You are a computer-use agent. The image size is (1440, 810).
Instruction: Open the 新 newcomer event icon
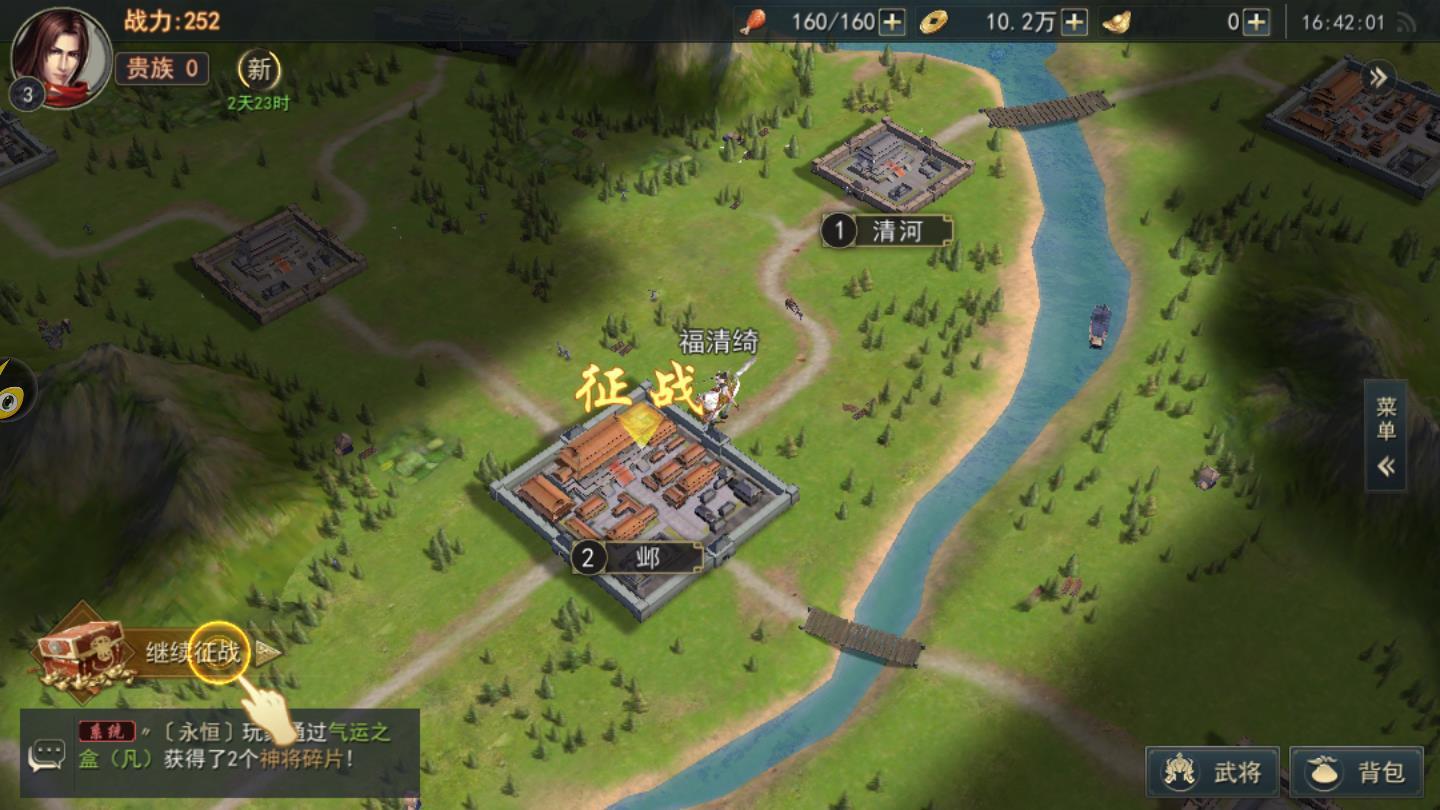click(259, 69)
